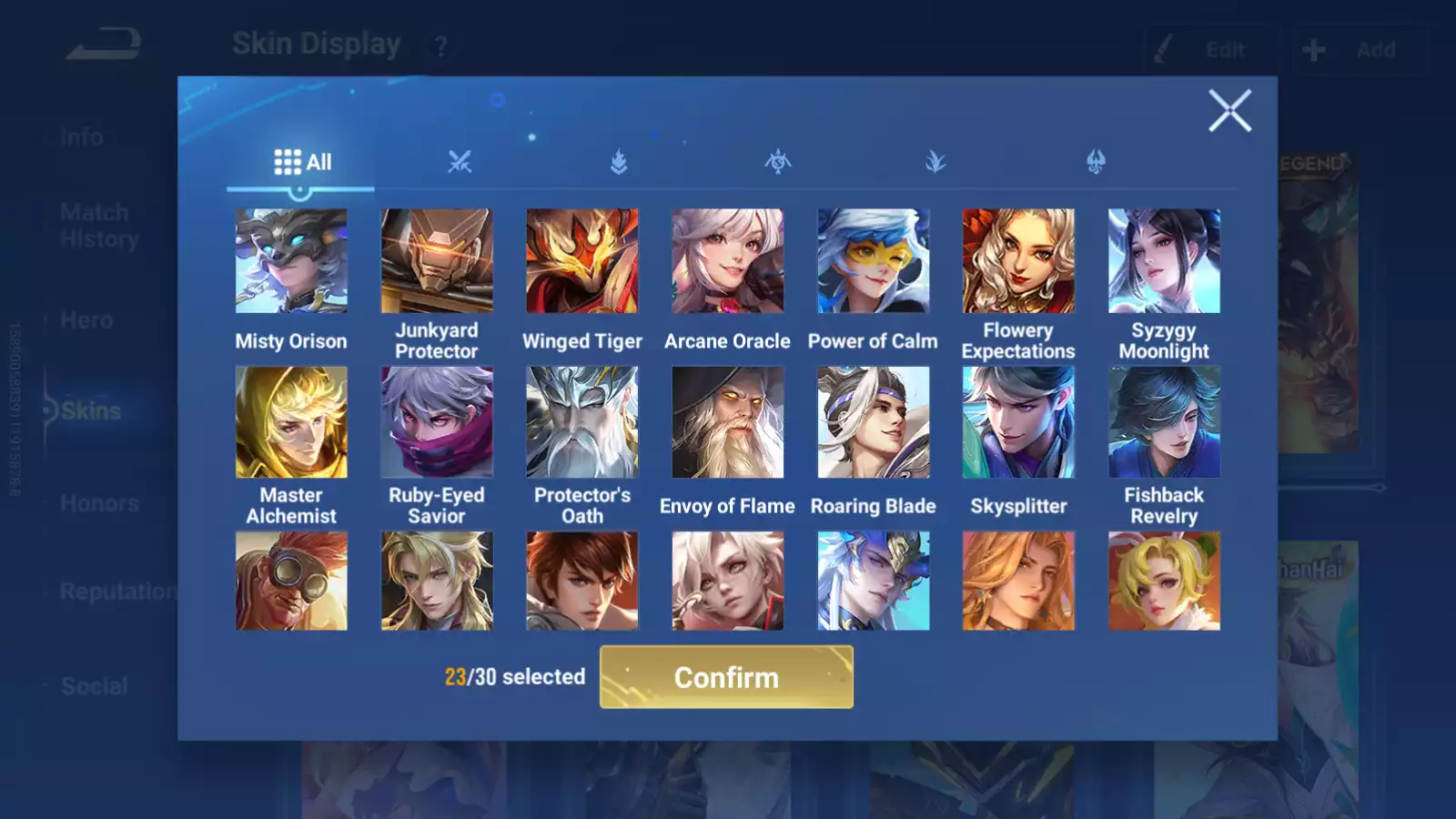The height and width of the screenshot is (819, 1456).
Task: Select the Roaring Blade skin
Action: point(873,422)
